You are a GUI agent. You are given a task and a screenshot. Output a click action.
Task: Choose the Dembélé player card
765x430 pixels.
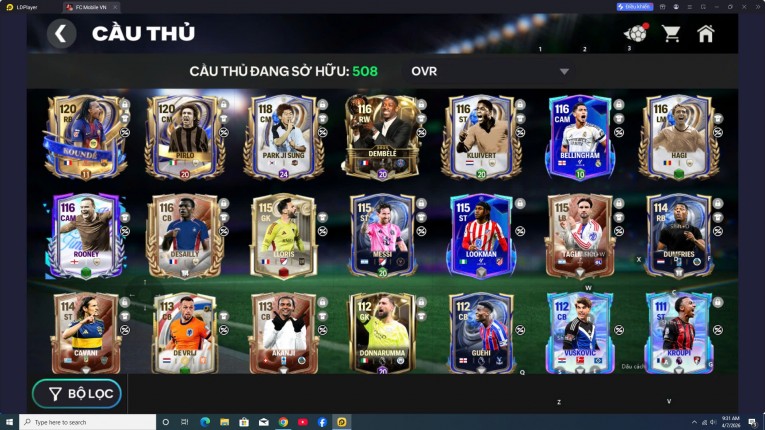pyautogui.click(x=380, y=137)
